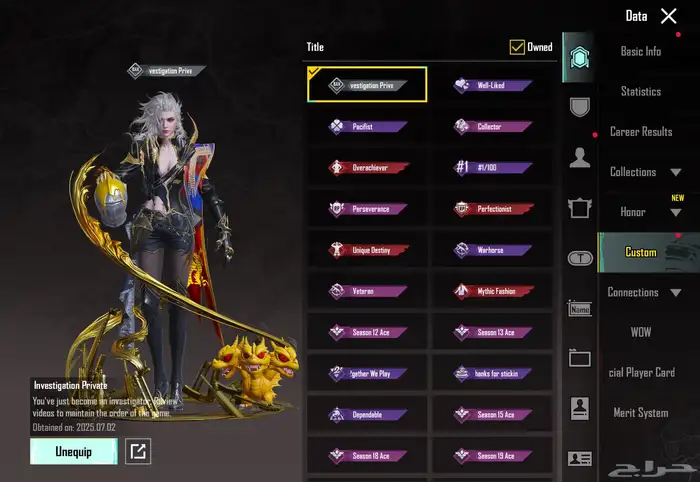Open the Merit System page

pos(640,413)
